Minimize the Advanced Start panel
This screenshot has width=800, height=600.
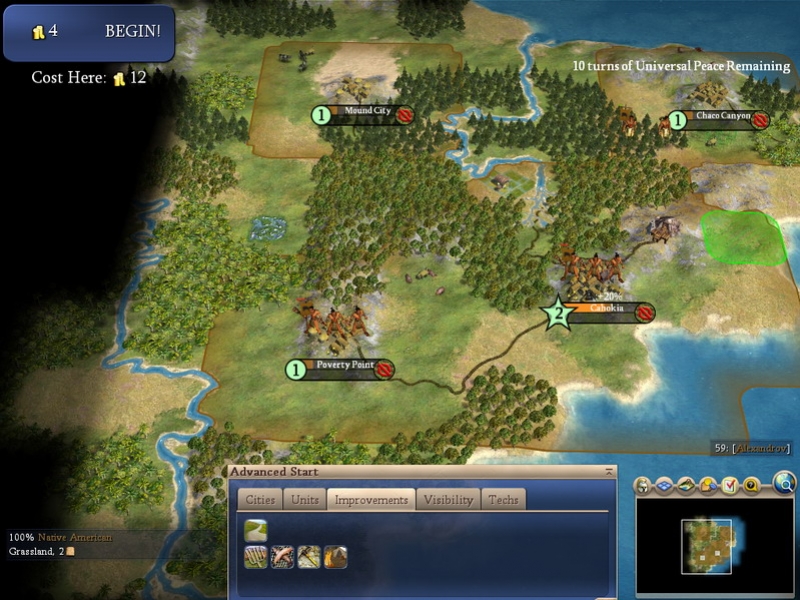(609, 471)
